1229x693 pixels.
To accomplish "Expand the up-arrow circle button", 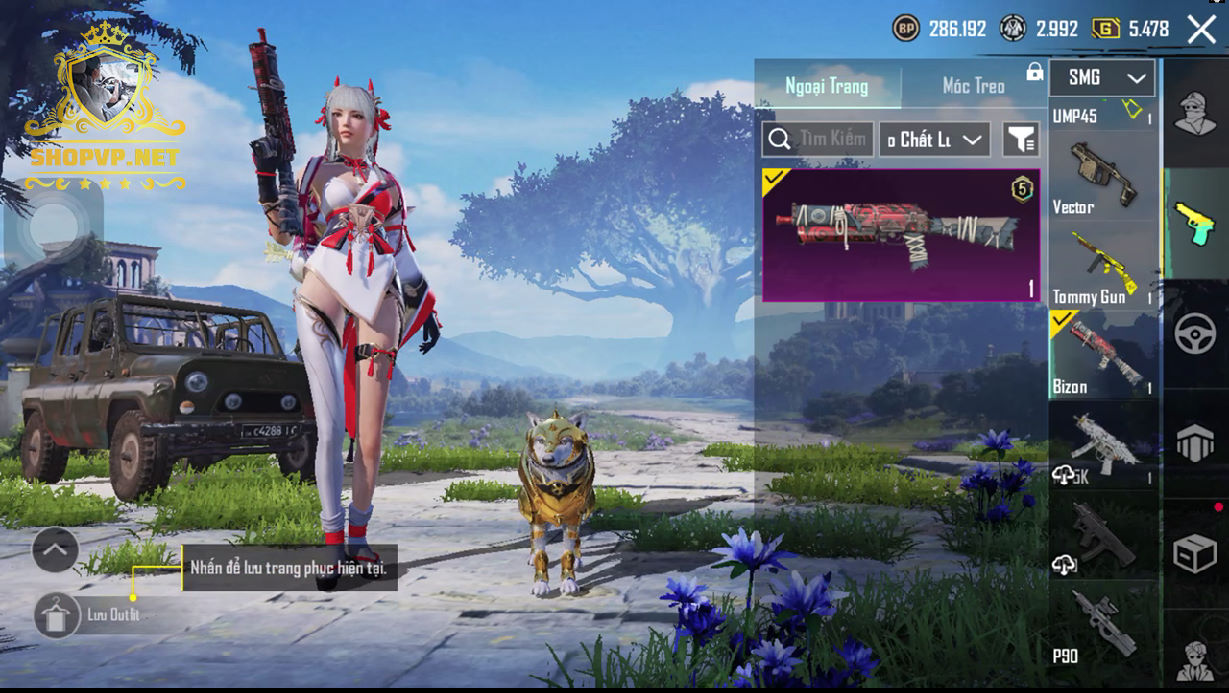I will coord(55,549).
